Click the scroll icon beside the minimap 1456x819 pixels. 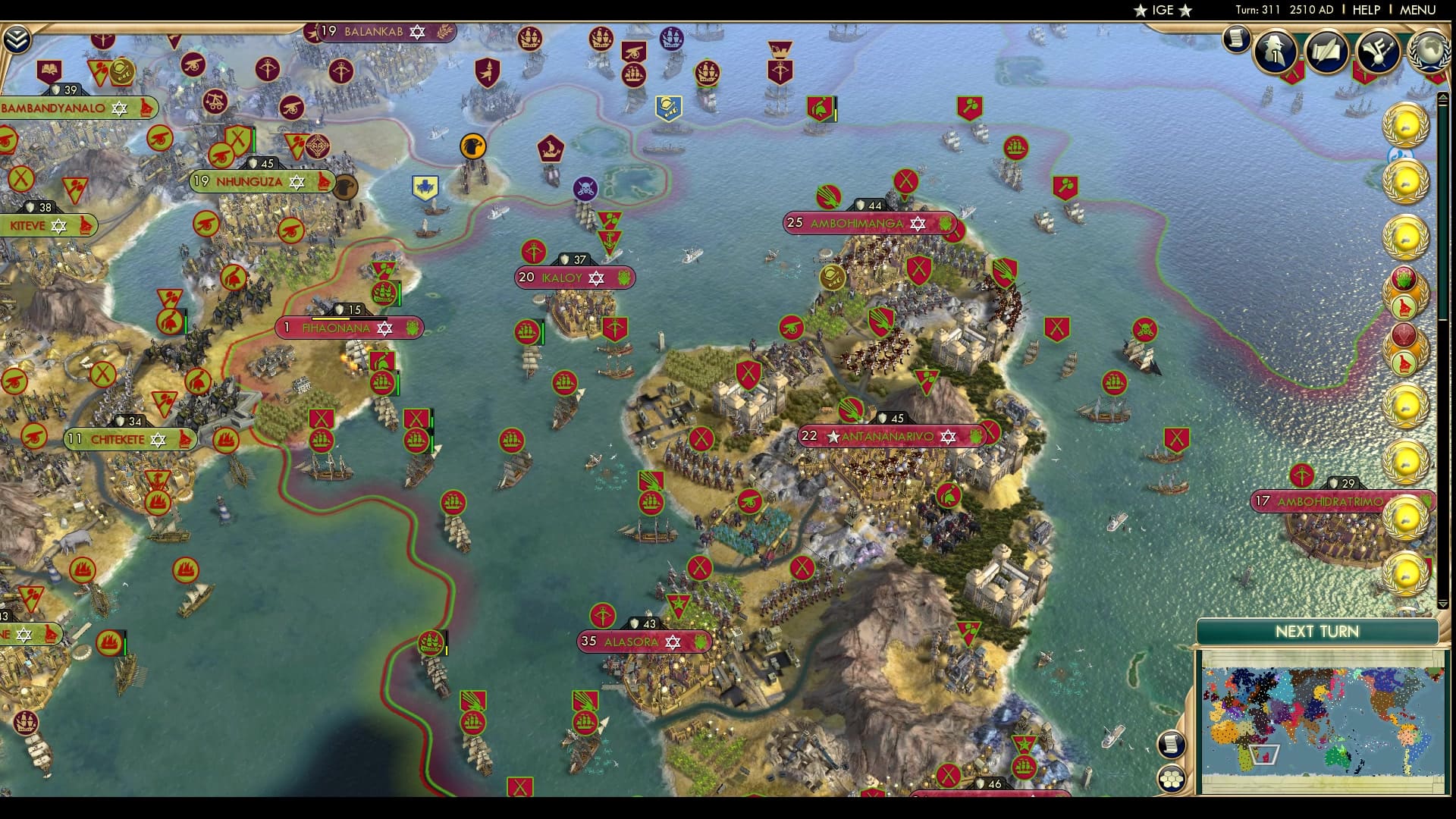click(1171, 743)
